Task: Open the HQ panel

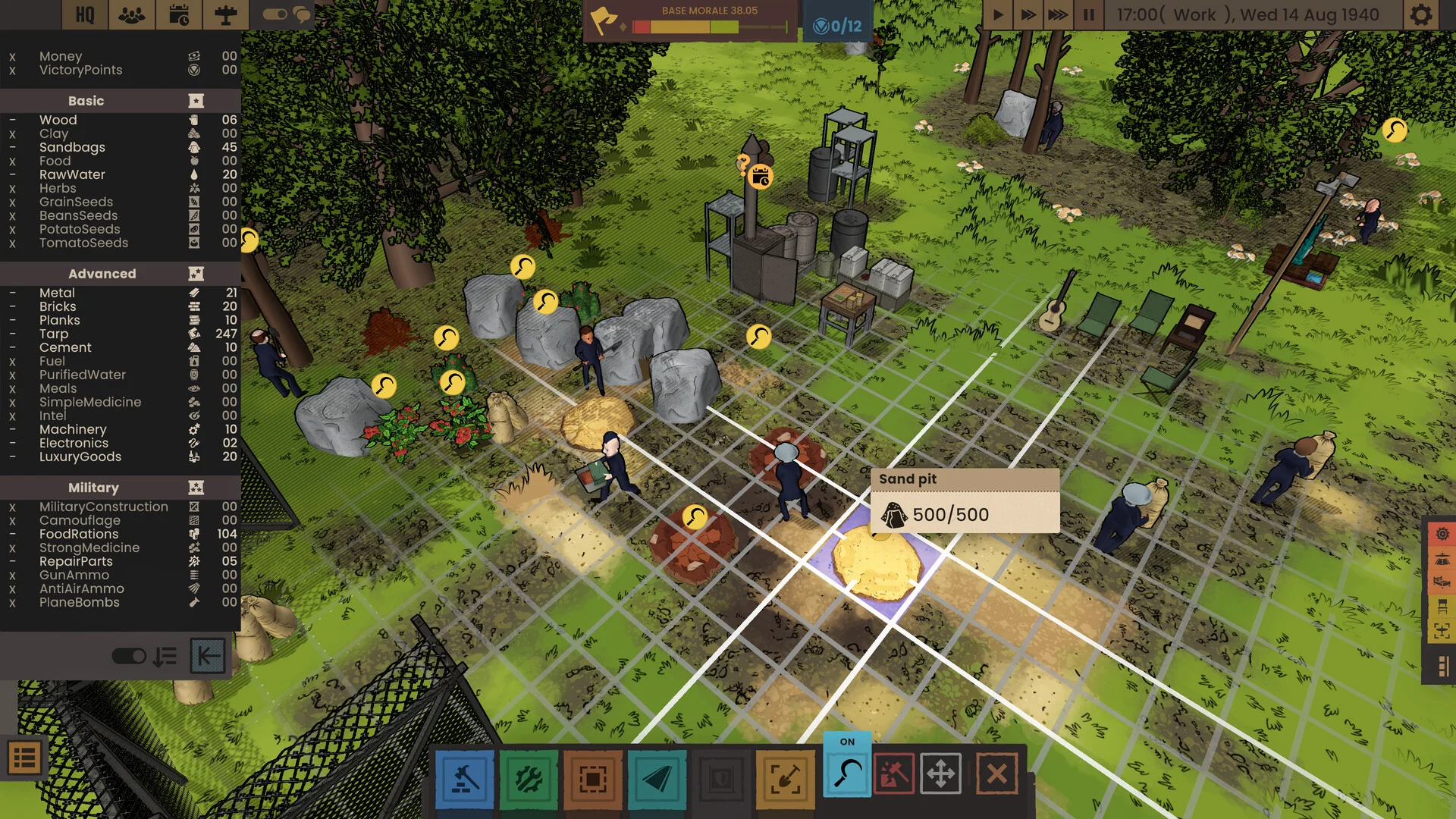Action: pos(85,15)
